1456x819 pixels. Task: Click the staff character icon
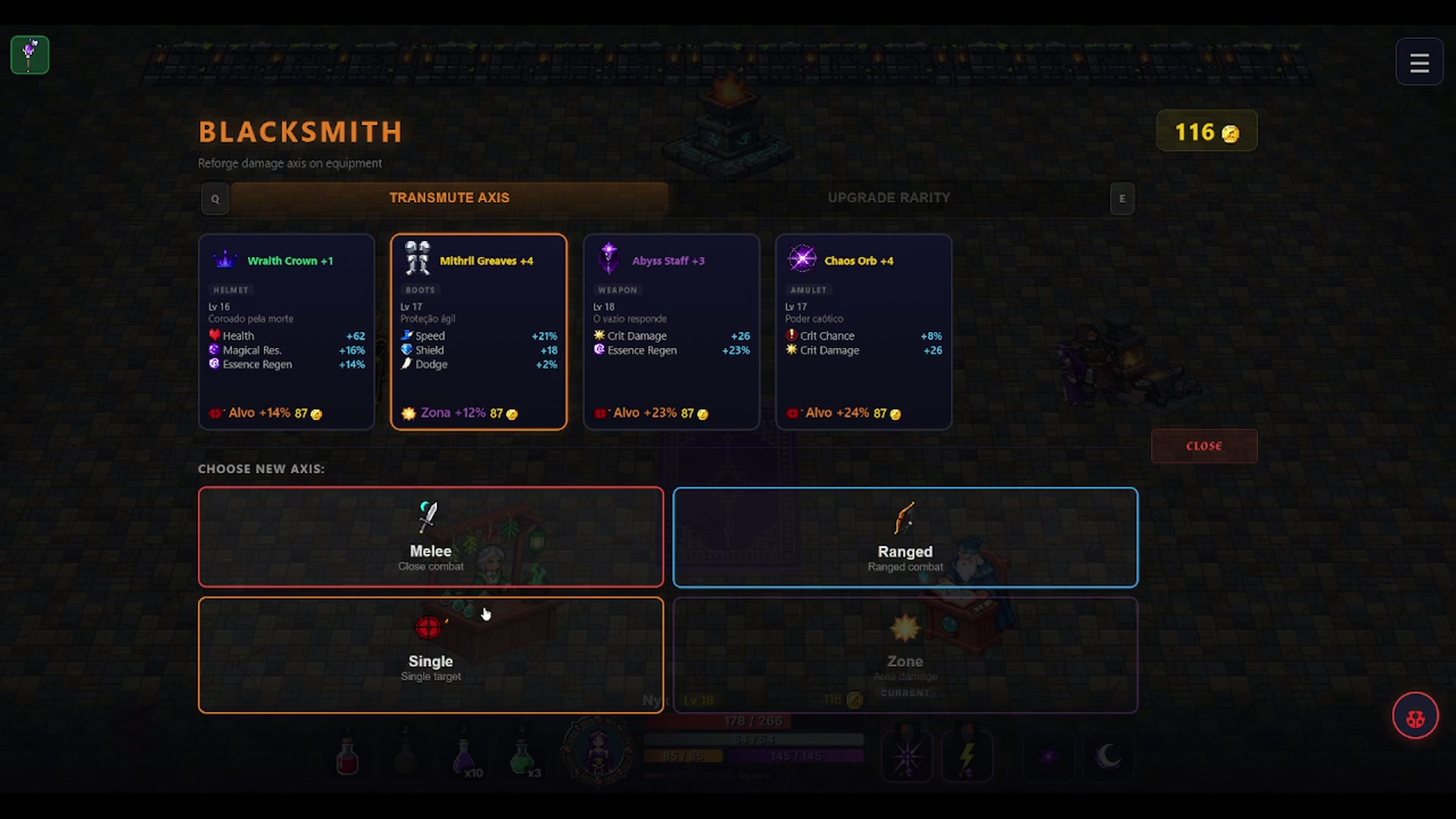tap(30, 55)
